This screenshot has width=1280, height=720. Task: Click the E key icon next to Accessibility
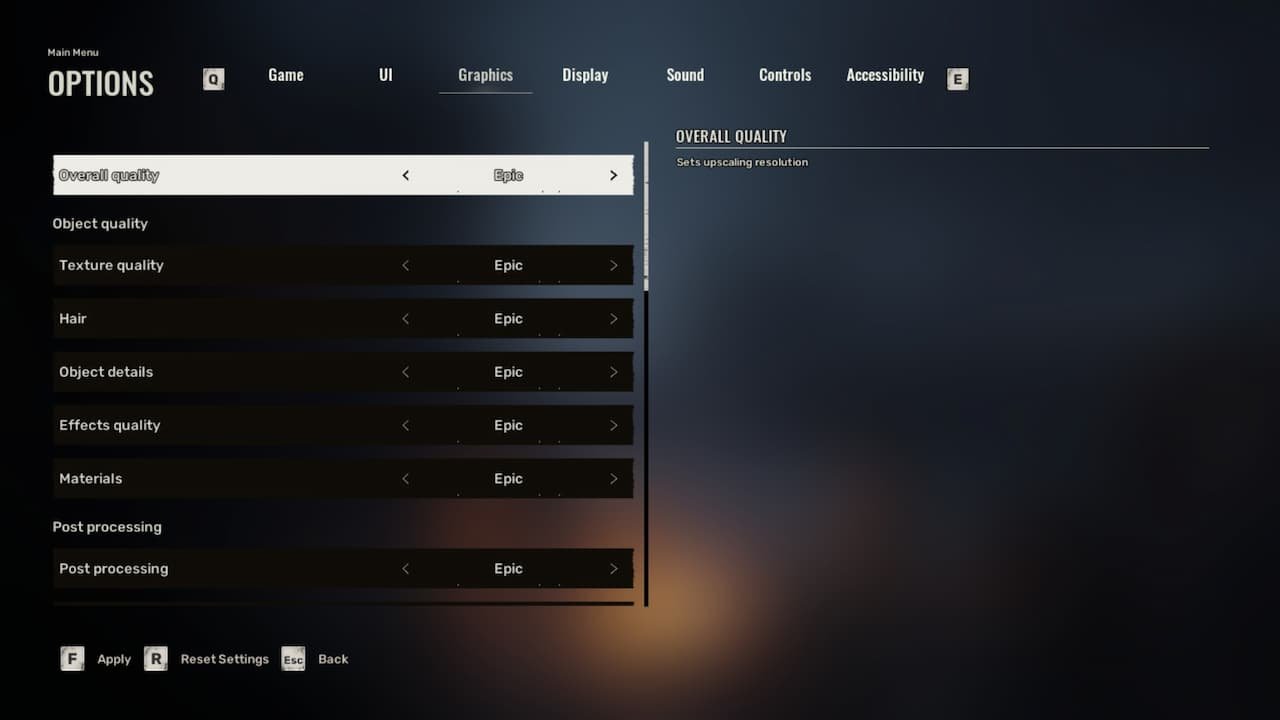(957, 78)
